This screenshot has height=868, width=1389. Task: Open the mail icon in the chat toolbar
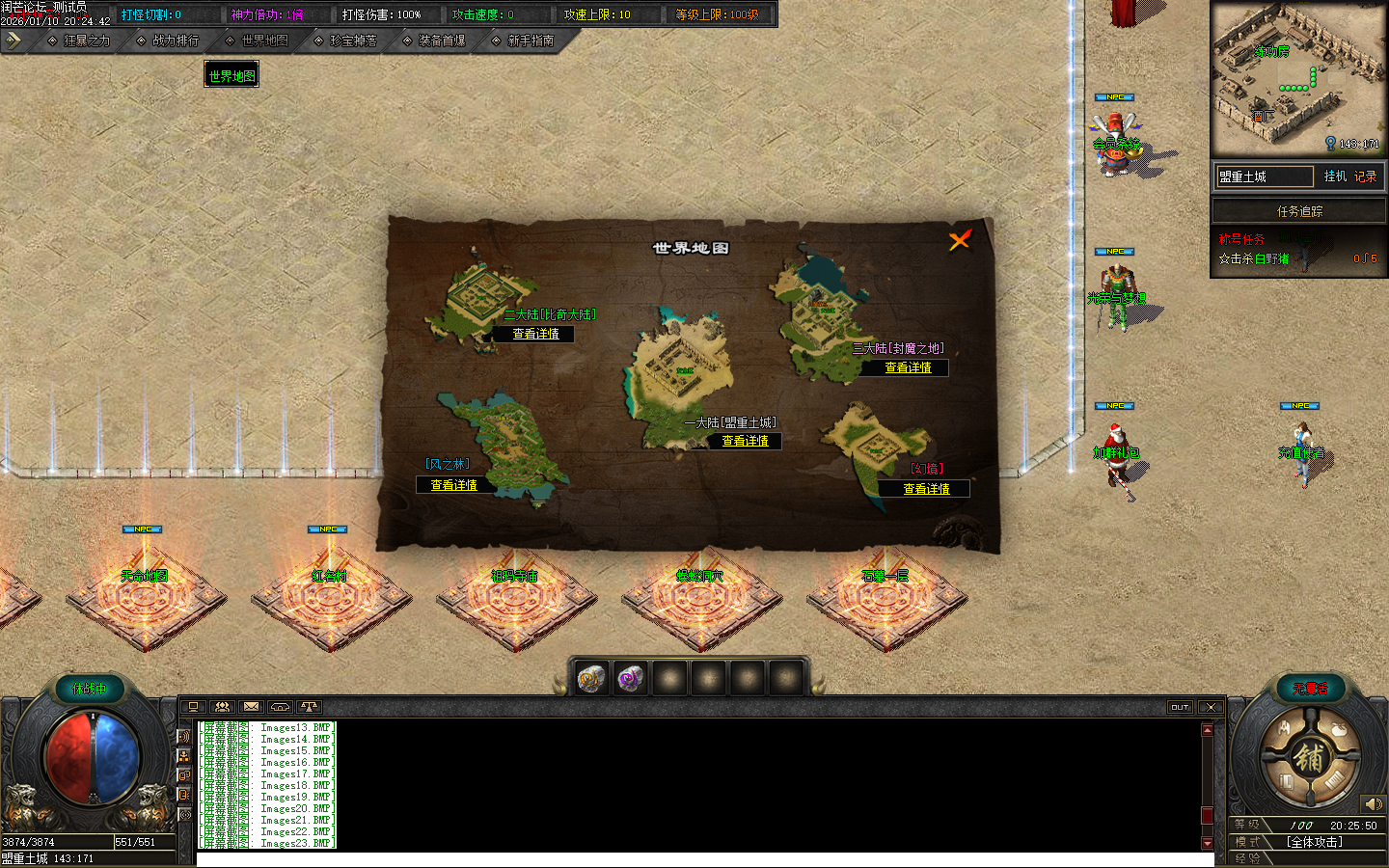[251, 707]
